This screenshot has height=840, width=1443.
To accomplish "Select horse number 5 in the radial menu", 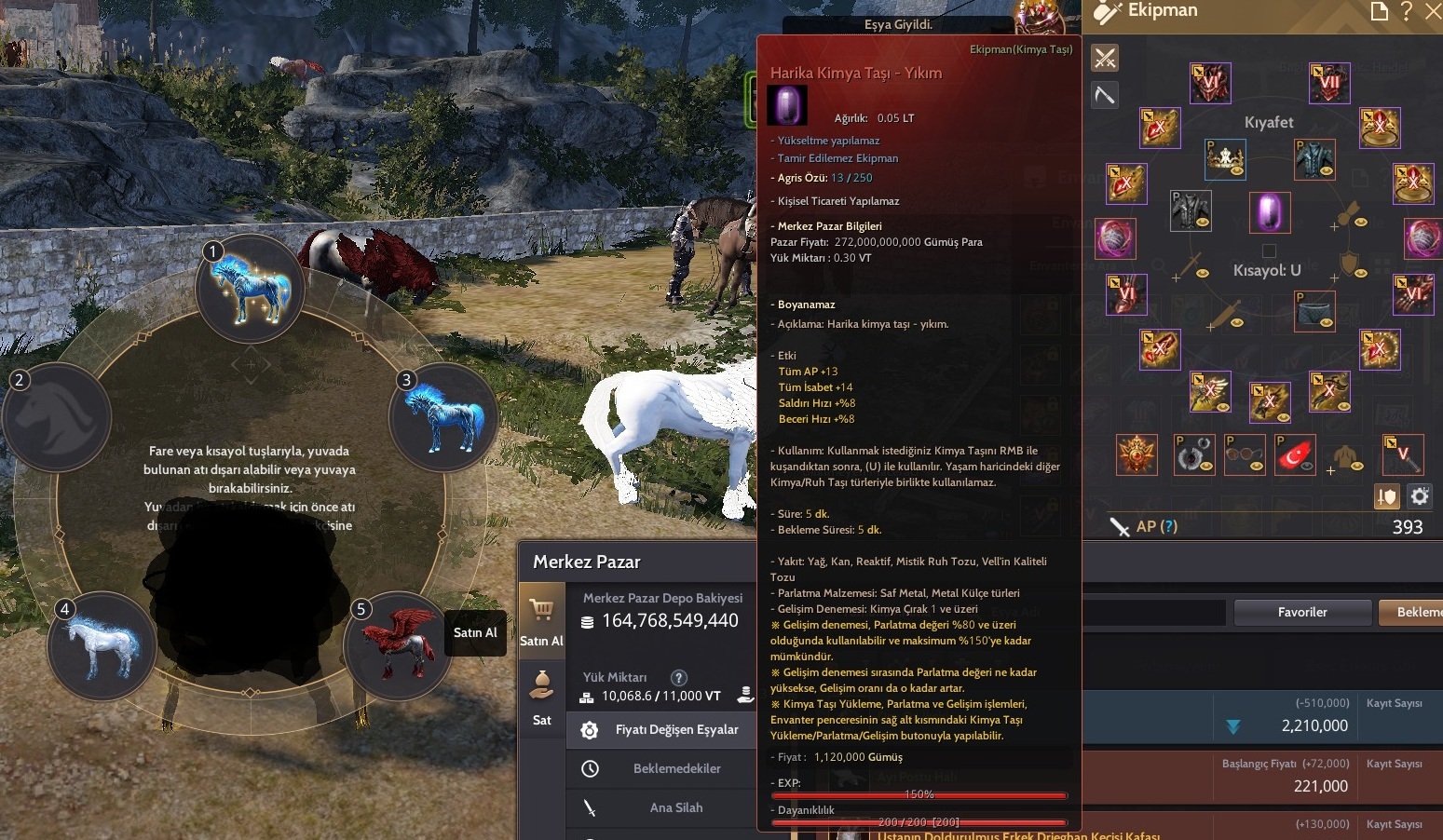I will (399, 645).
